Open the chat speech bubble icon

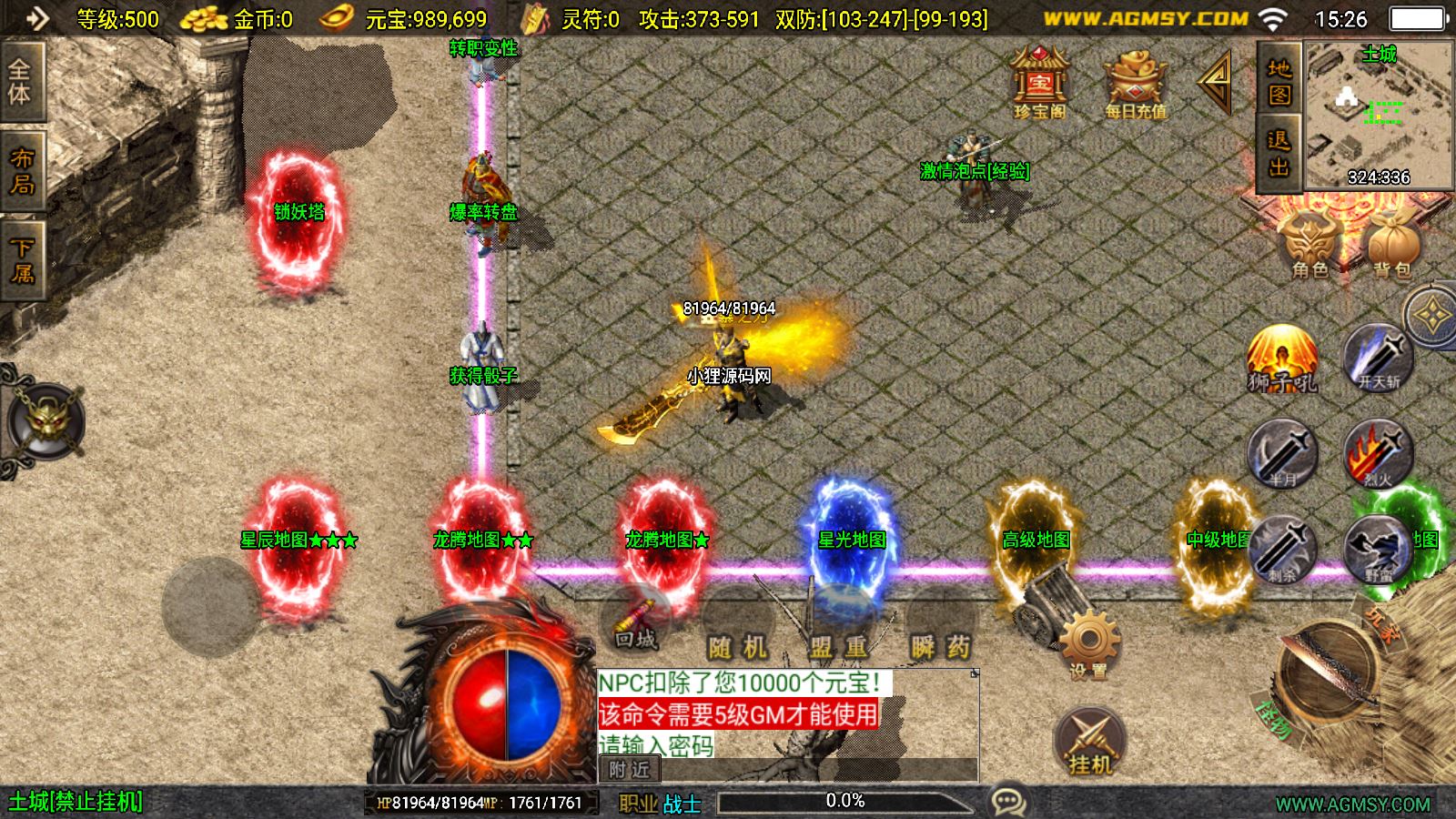(x=1008, y=802)
